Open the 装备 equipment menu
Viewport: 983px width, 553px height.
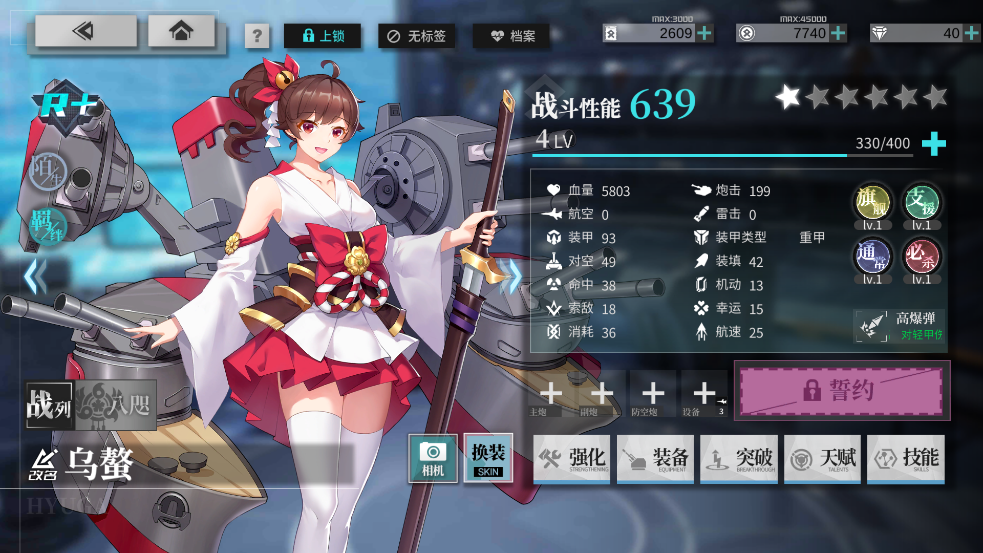(655, 459)
